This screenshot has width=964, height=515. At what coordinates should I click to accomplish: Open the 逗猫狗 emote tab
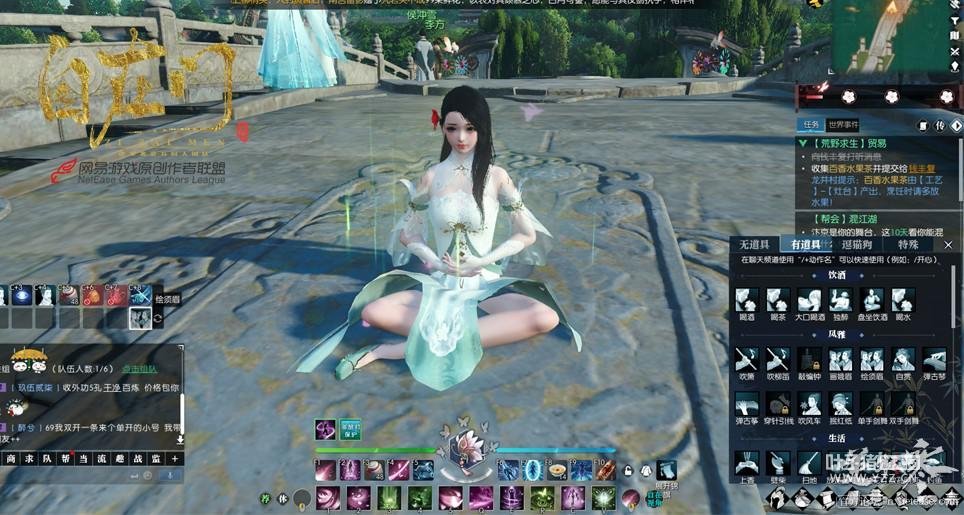coord(856,244)
